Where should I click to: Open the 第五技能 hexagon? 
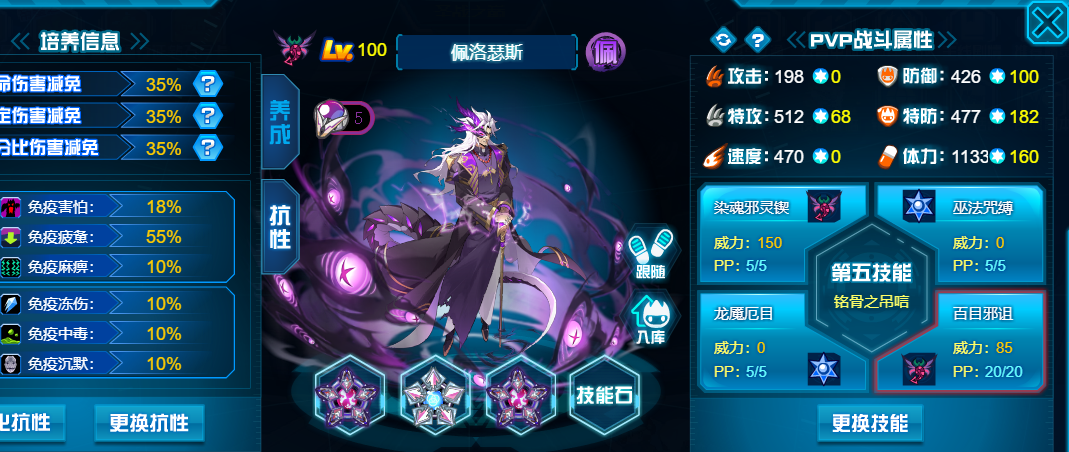tap(870, 284)
